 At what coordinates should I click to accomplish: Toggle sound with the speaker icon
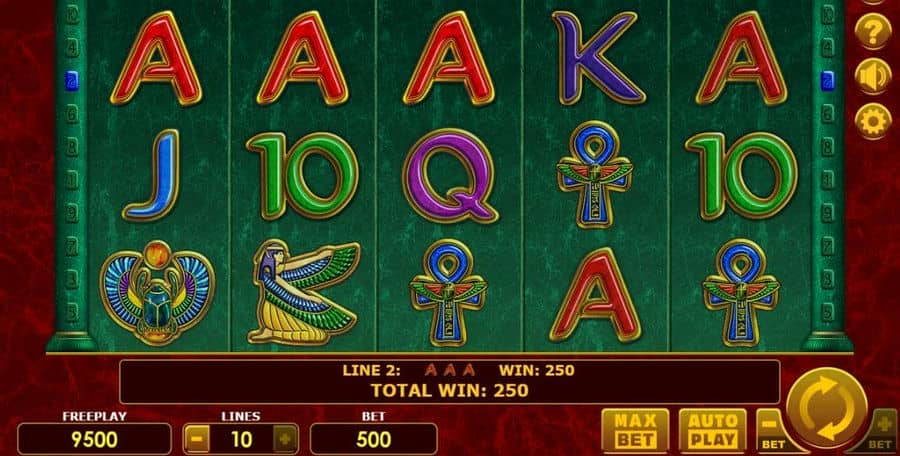pyautogui.click(x=873, y=76)
